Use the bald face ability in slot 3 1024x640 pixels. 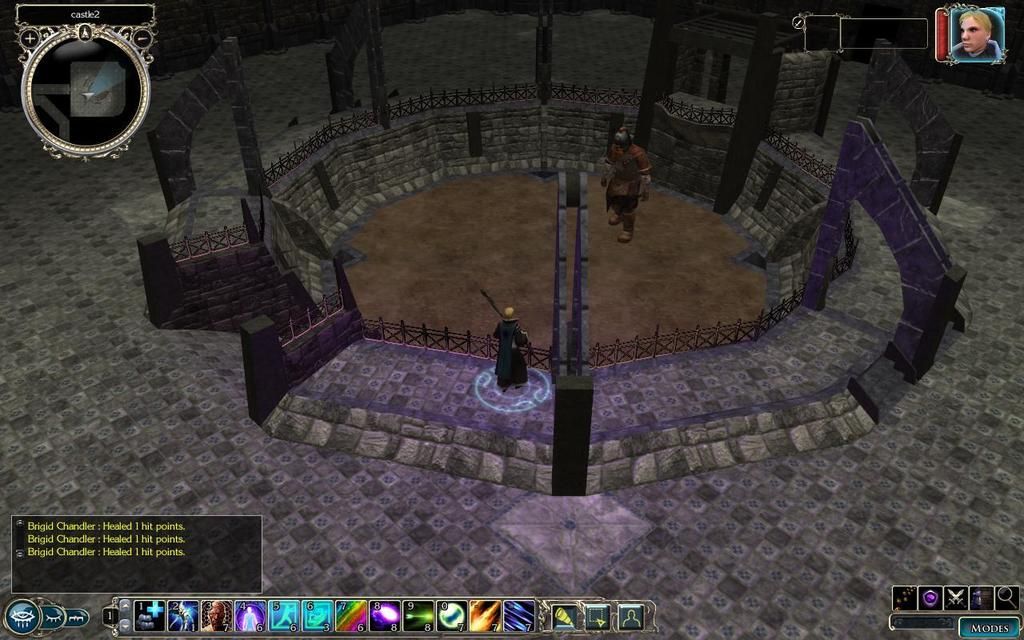(217, 615)
